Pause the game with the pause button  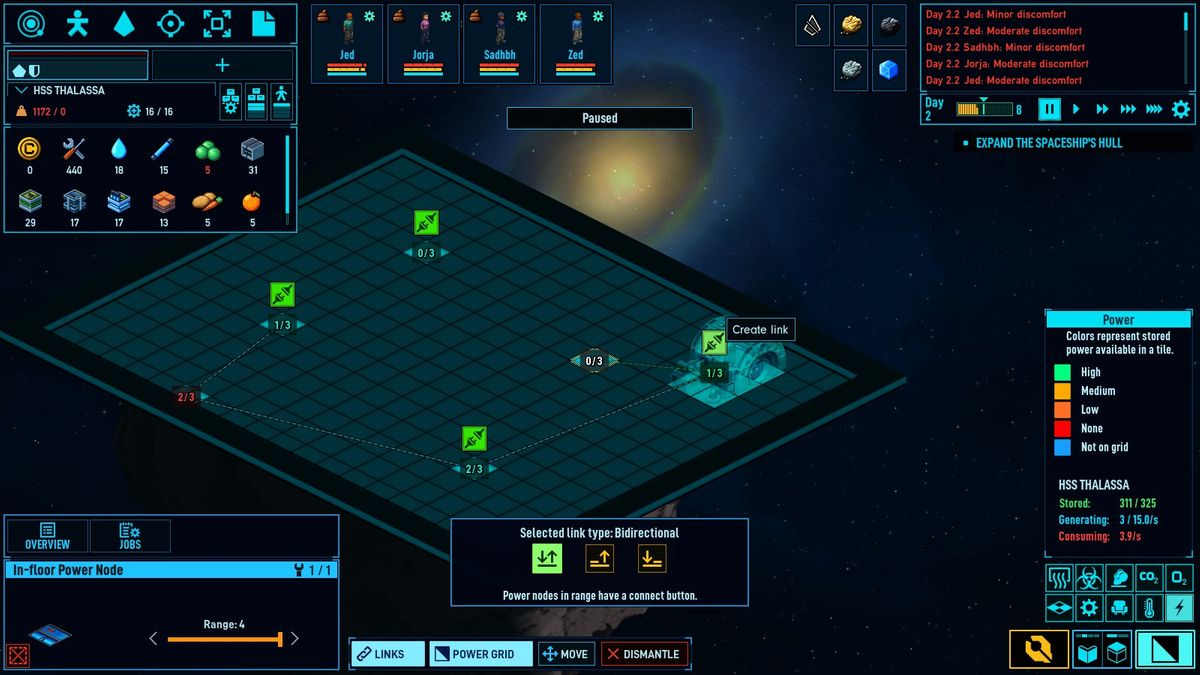1049,109
